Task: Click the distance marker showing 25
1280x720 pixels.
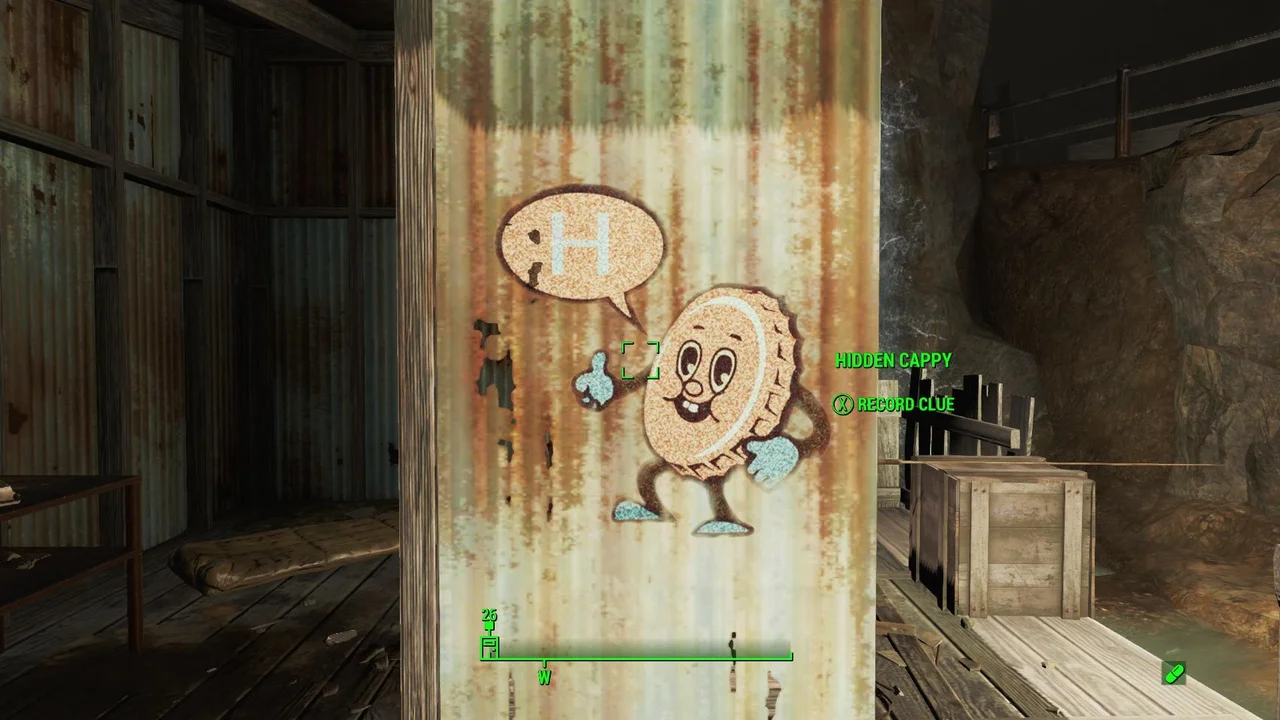Action: pyautogui.click(x=488, y=614)
